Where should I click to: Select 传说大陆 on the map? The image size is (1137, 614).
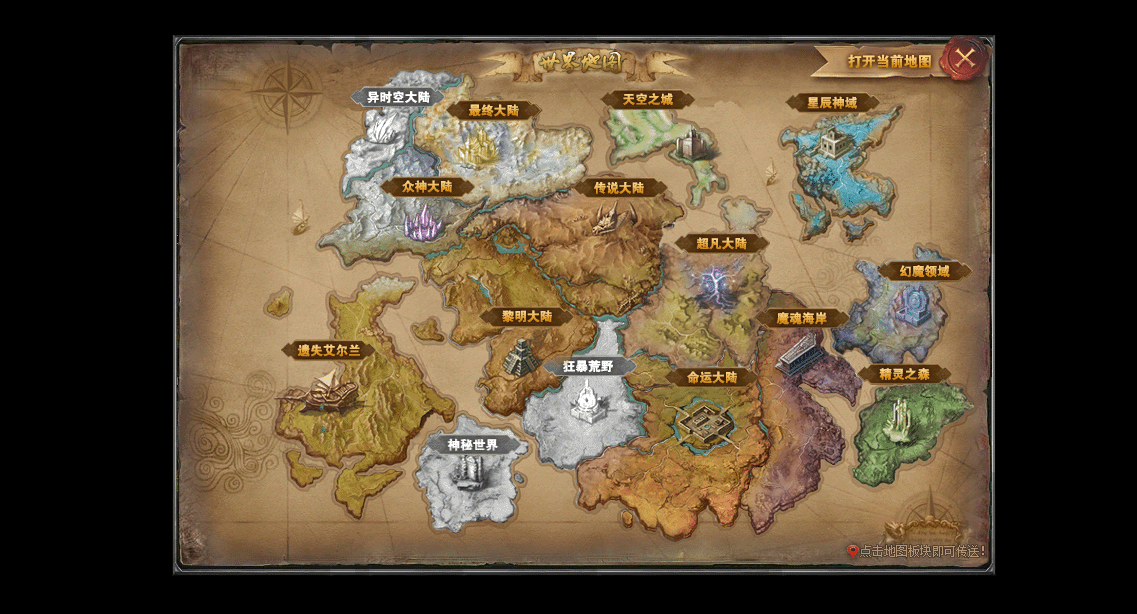click(x=619, y=188)
